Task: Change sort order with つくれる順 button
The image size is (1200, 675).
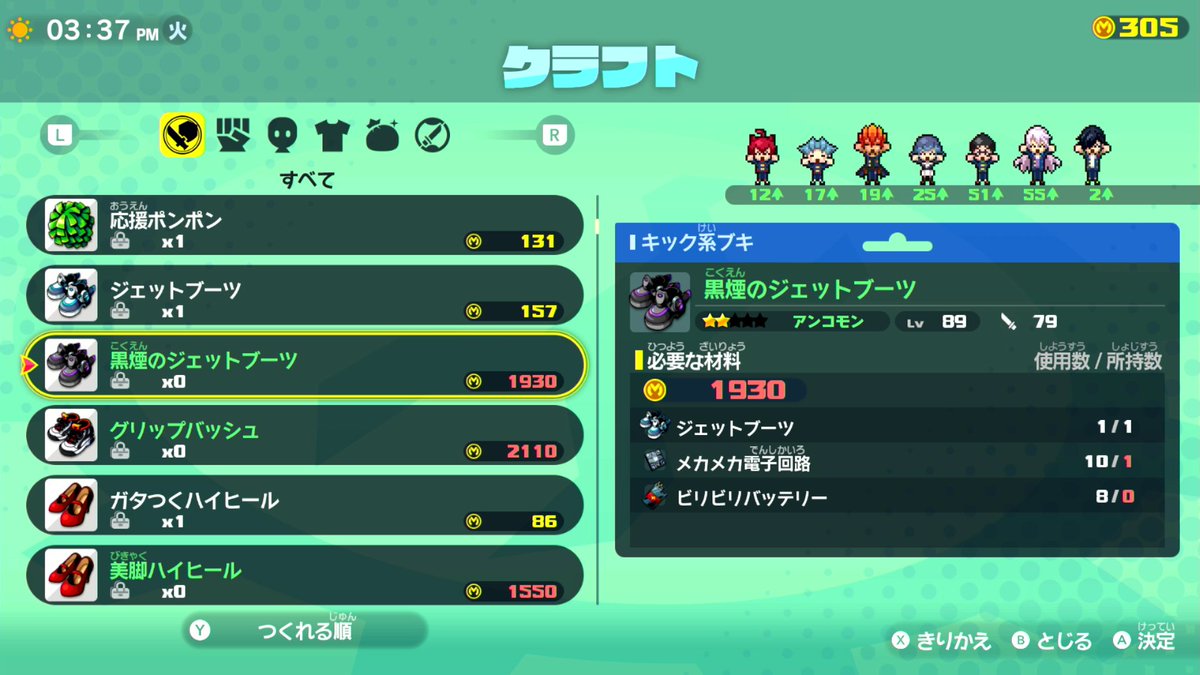Action: tap(304, 631)
